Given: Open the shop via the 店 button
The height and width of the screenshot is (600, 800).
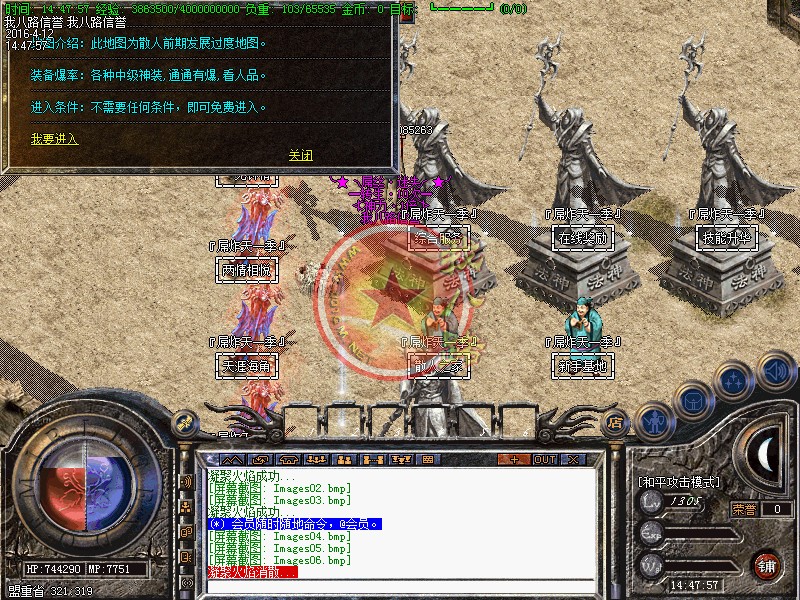Looking at the screenshot, I should point(615,423).
